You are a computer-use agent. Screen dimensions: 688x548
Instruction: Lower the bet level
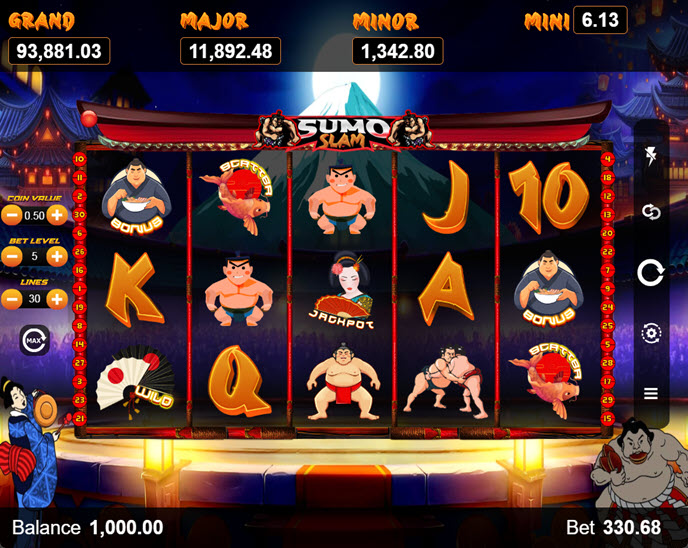12,256
